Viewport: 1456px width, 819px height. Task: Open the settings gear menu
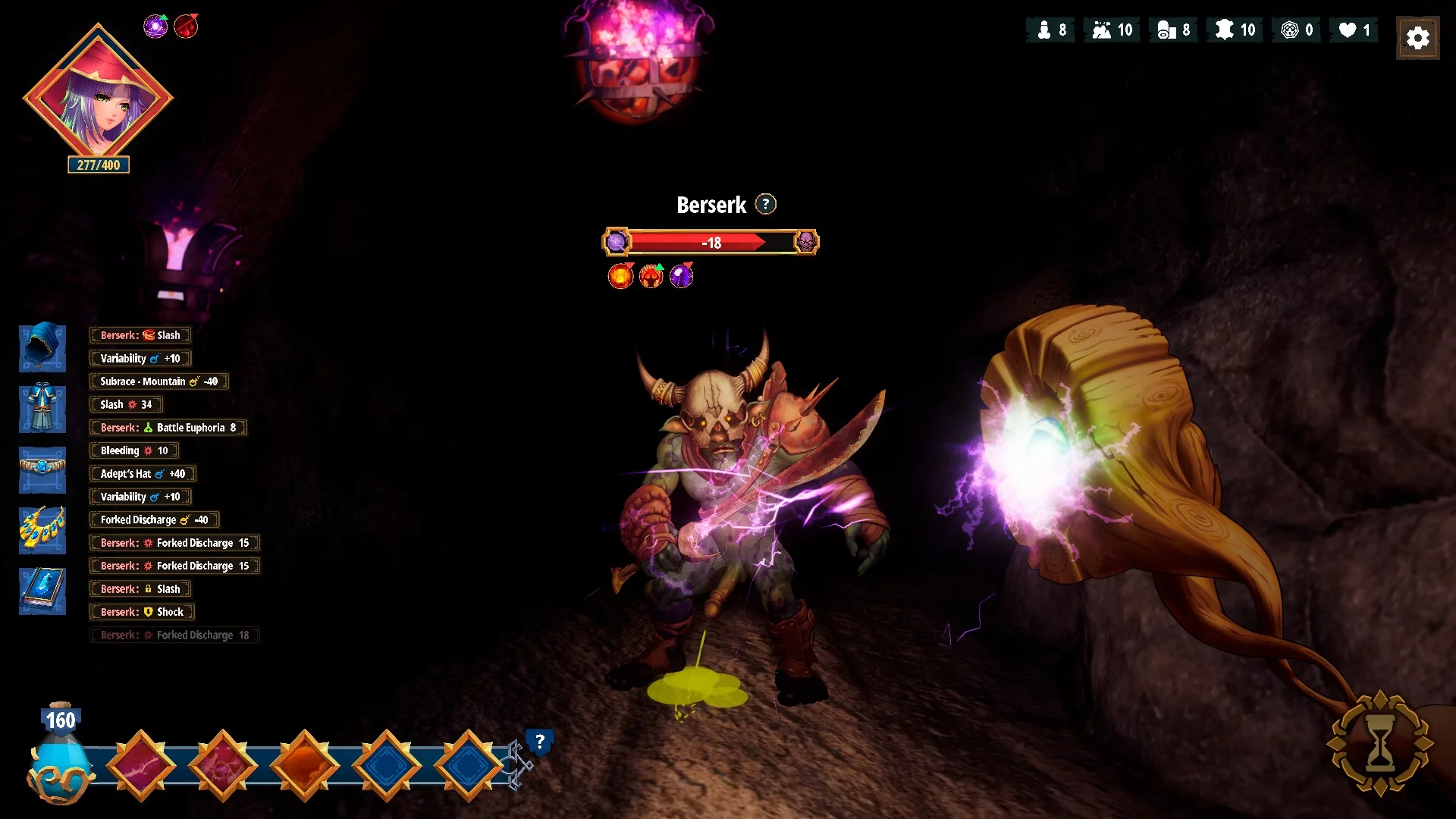click(1417, 38)
